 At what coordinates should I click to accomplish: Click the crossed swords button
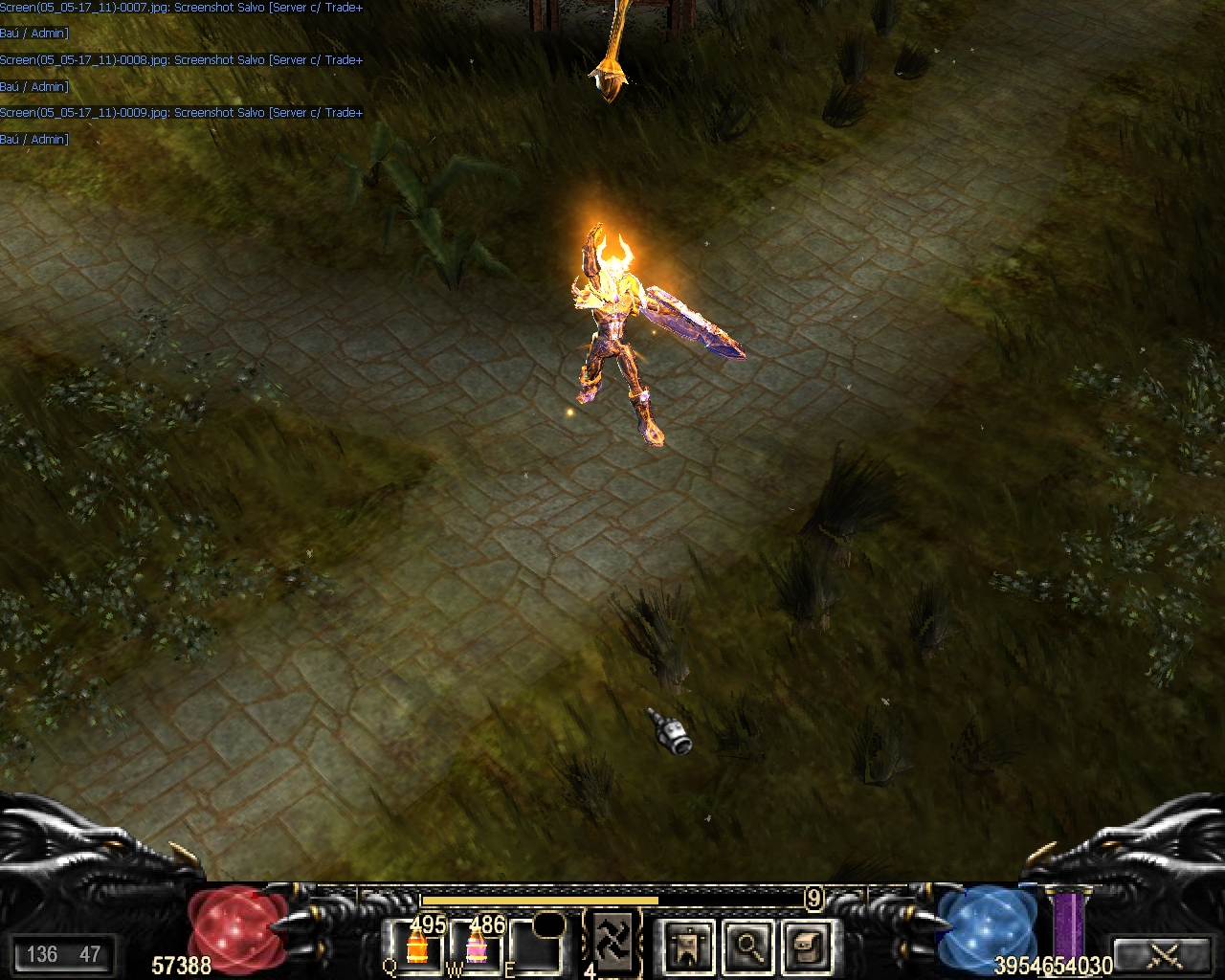coord(1165,953)
